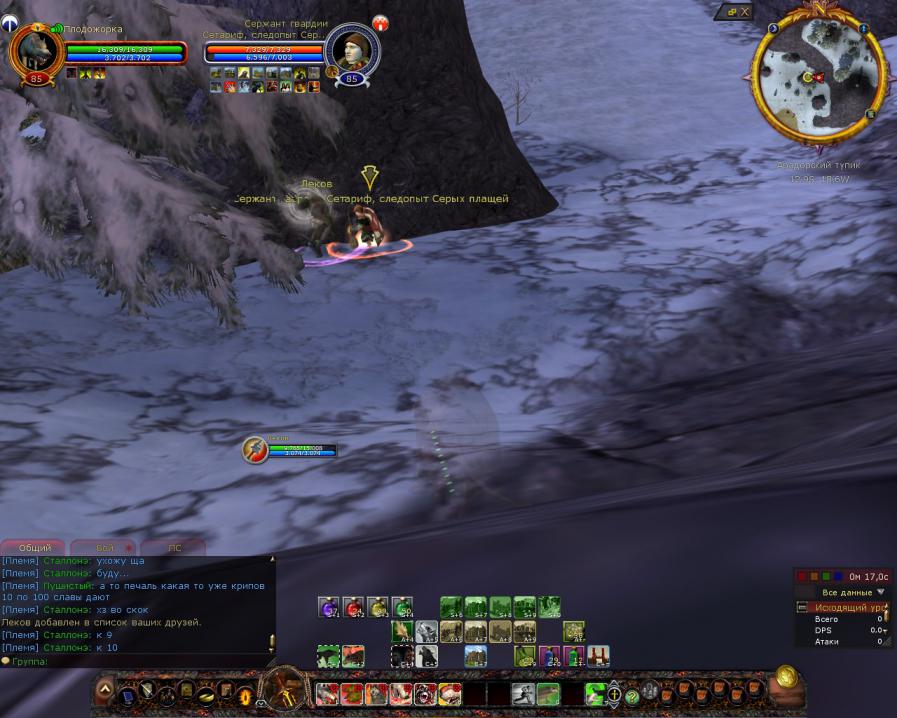The image size is (897, 718).
Task: Click the small moon button on minimap ring
Action: click(773, 28)
